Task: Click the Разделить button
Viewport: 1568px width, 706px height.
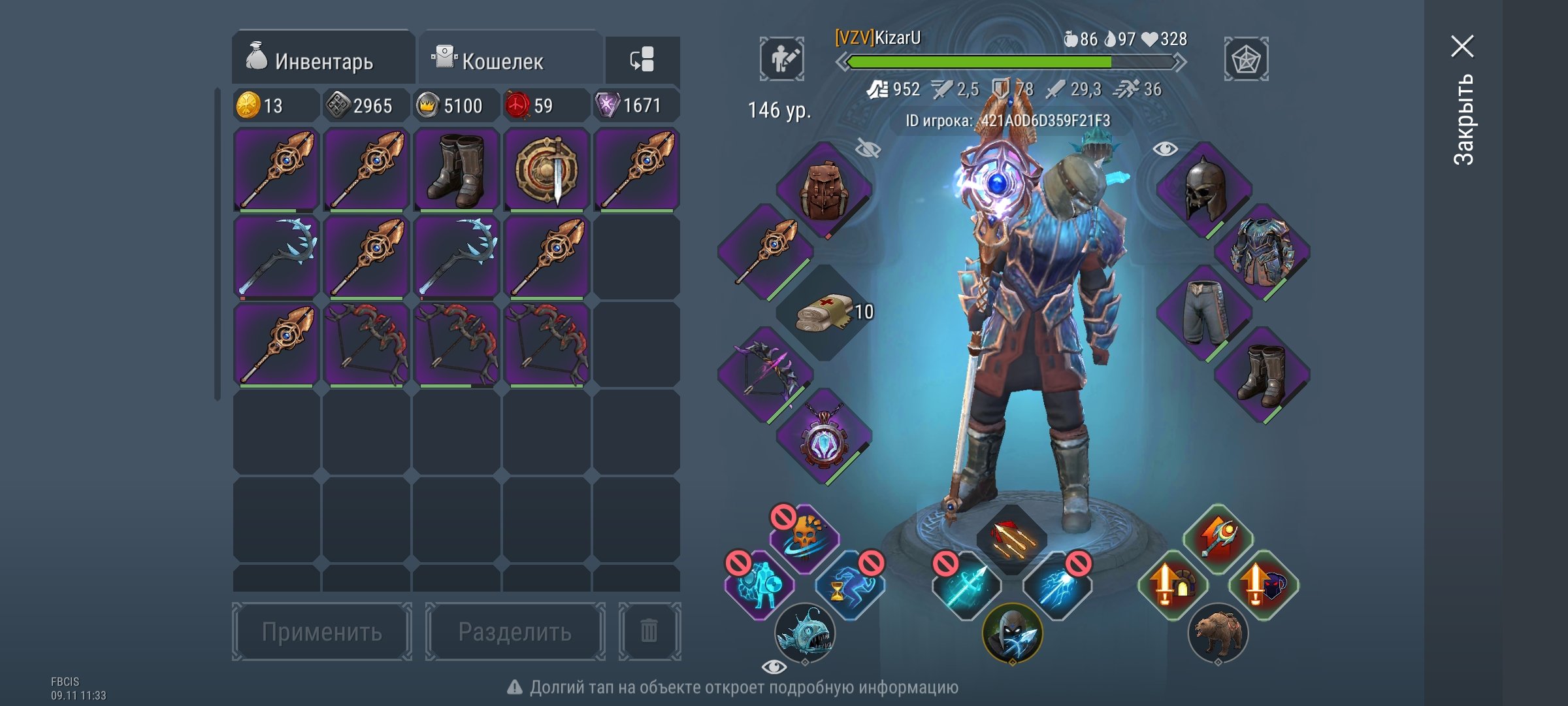Action: click(x=515, y=631)
